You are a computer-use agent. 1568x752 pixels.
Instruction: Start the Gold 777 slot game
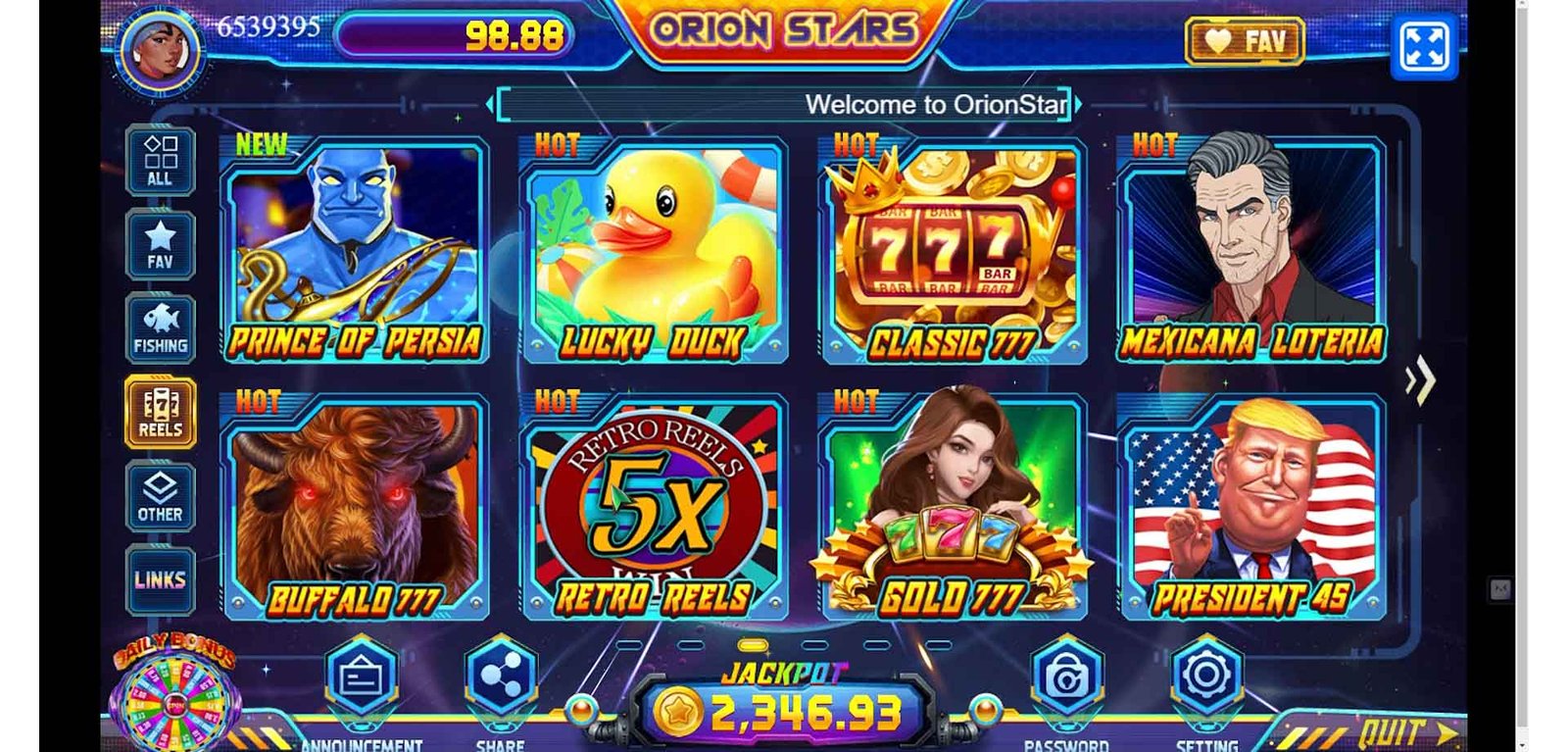click(953, 507)
